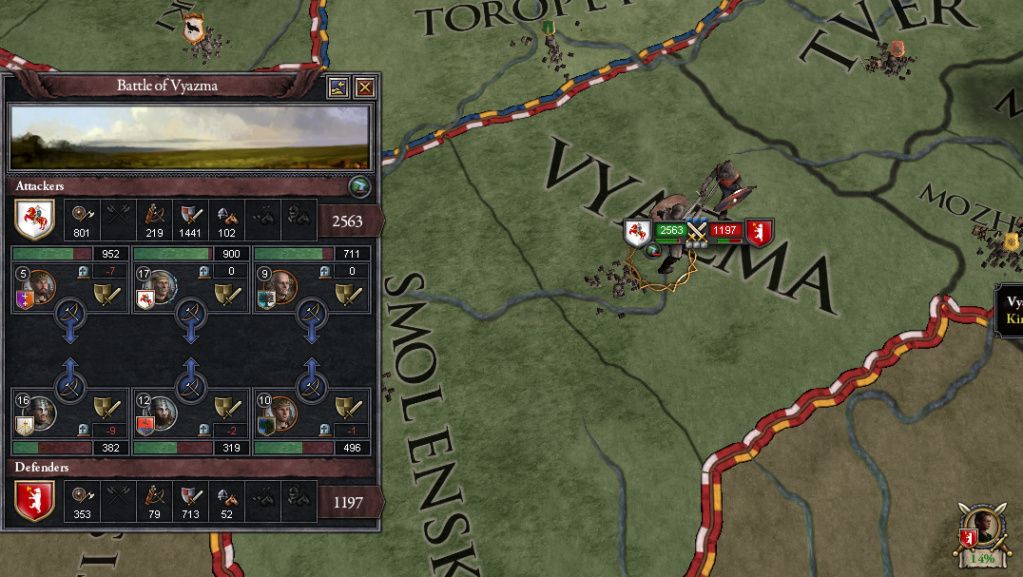Click the crossed swords battle icon on map
The height and width of the screenshot is (577, 1023).
696,233
